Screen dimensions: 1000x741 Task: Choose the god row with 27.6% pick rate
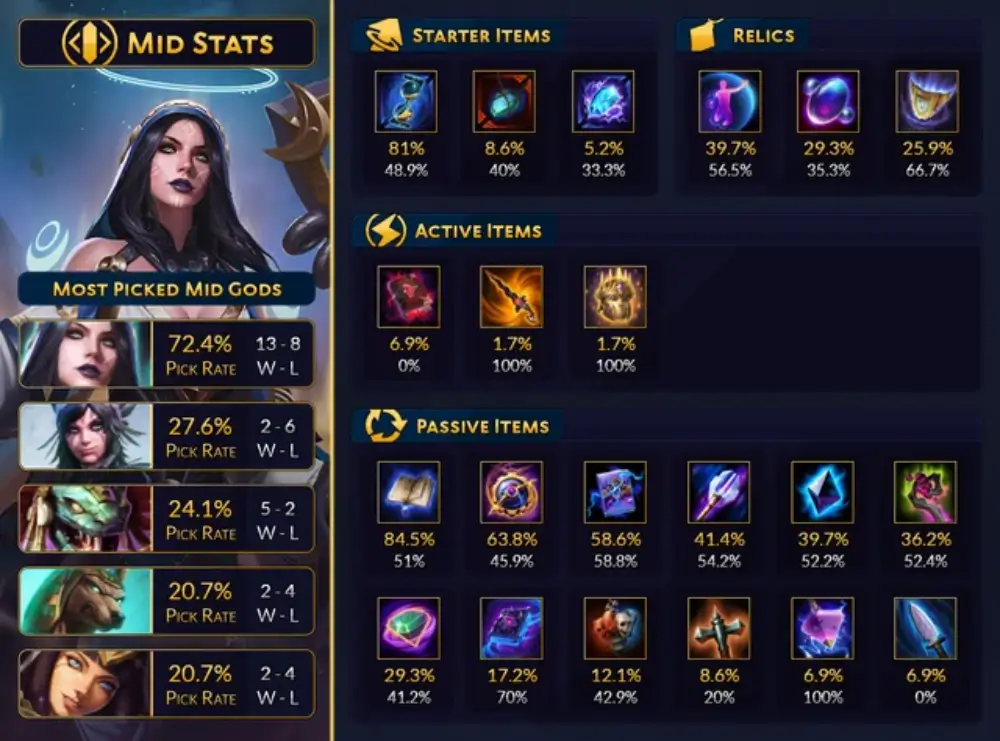pyautogui.click(x=166, y=436)
